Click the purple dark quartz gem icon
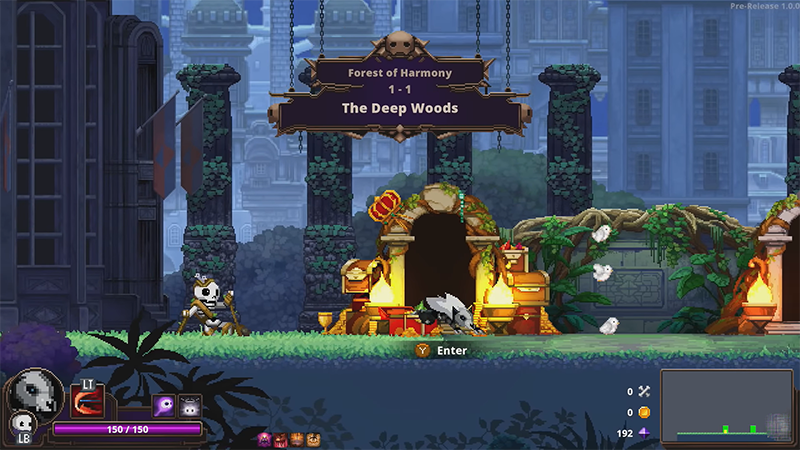This screenshot has height=450, width=800. coord(644,433)
